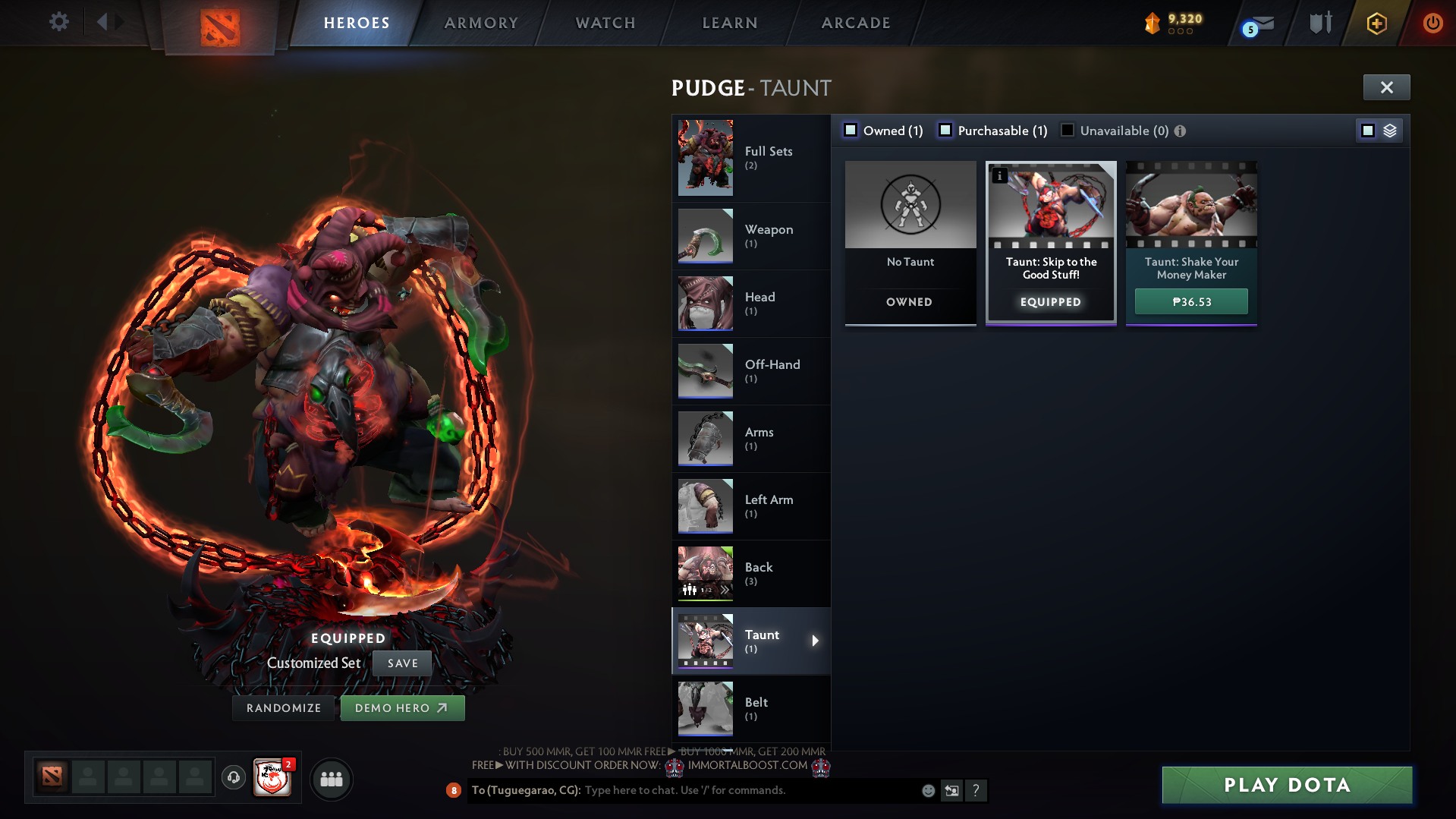Image resolution: width=1456 pixels, height=819 pixels.
Task: Click the emoticon smiley in the chat bar
Action: [x=927, y=790]
